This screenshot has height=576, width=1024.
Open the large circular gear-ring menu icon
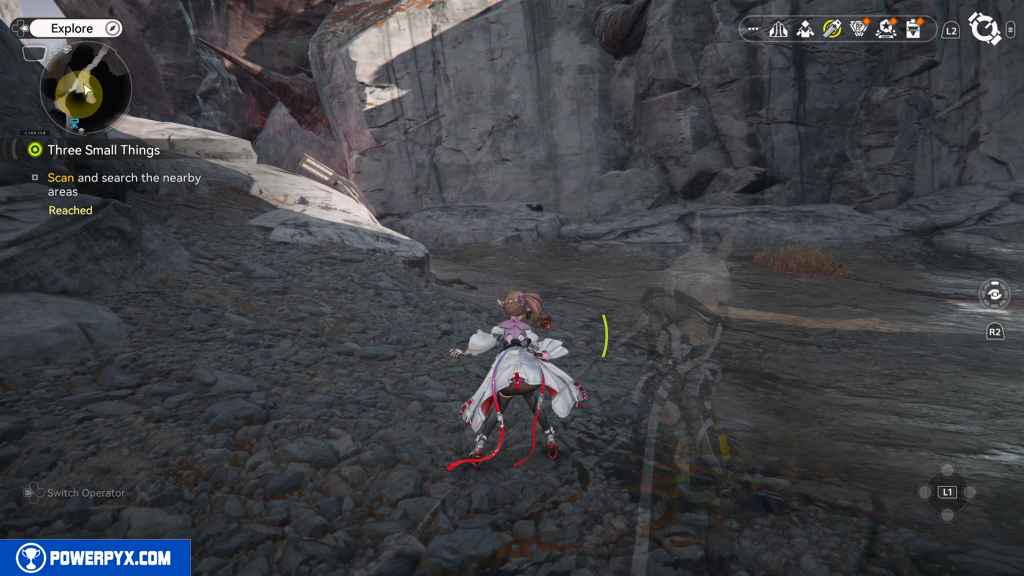[985, 28]
